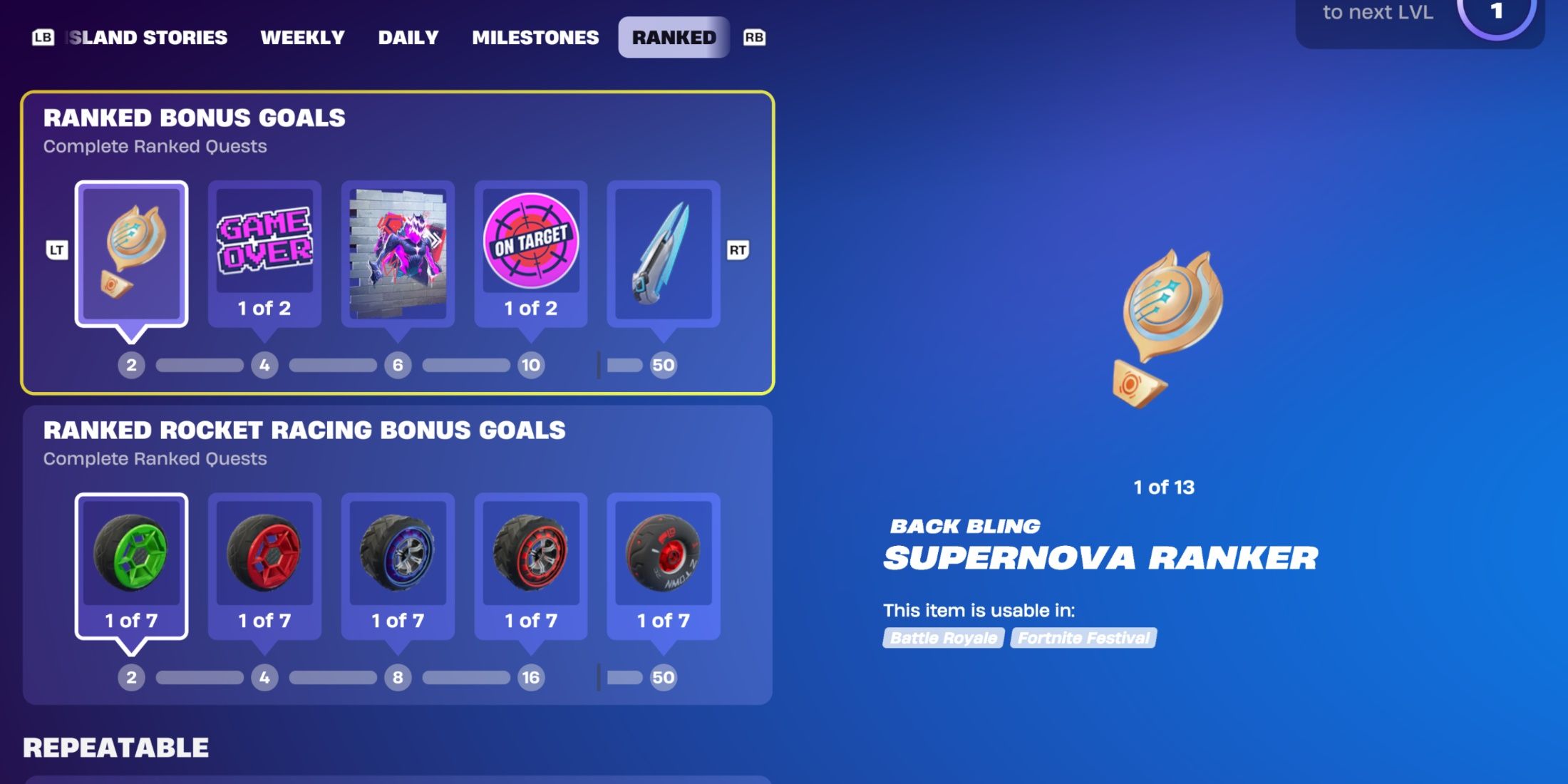1568x784 pixels.
Task: Click the level 1 circle indicator
Action: (x=1499, y=12)
